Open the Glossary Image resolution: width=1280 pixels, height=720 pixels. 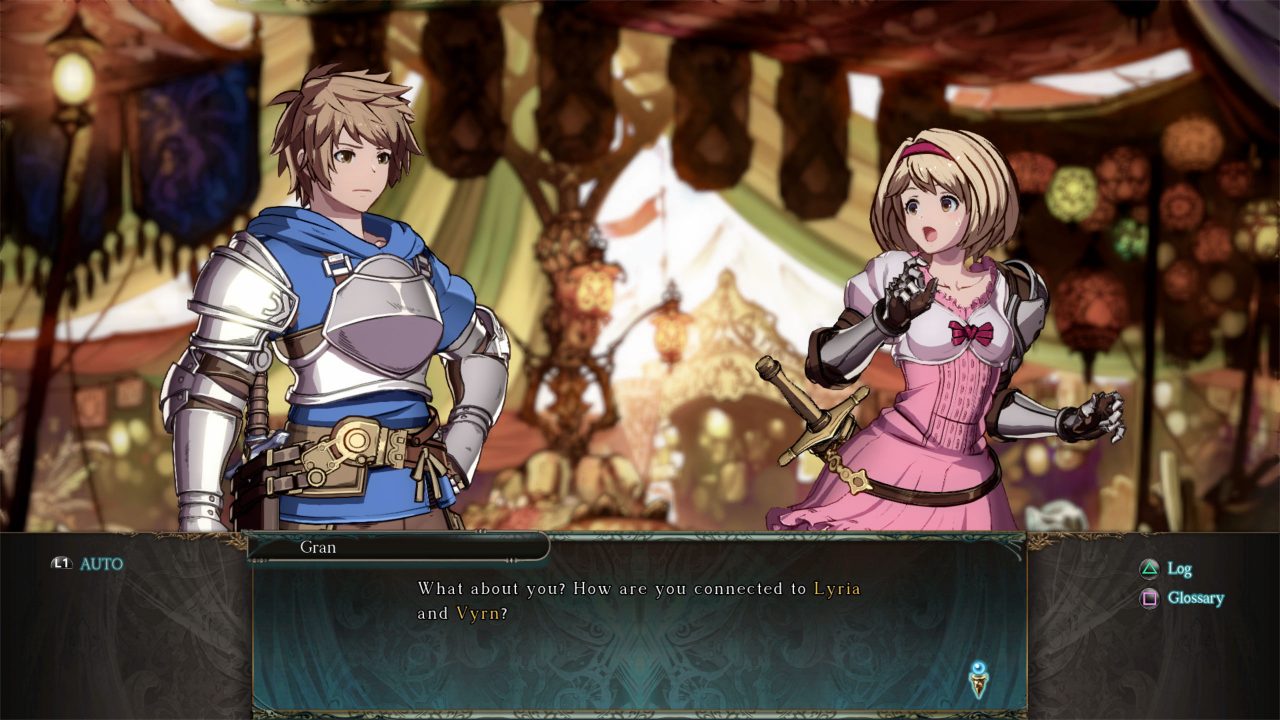point(1183,598)
